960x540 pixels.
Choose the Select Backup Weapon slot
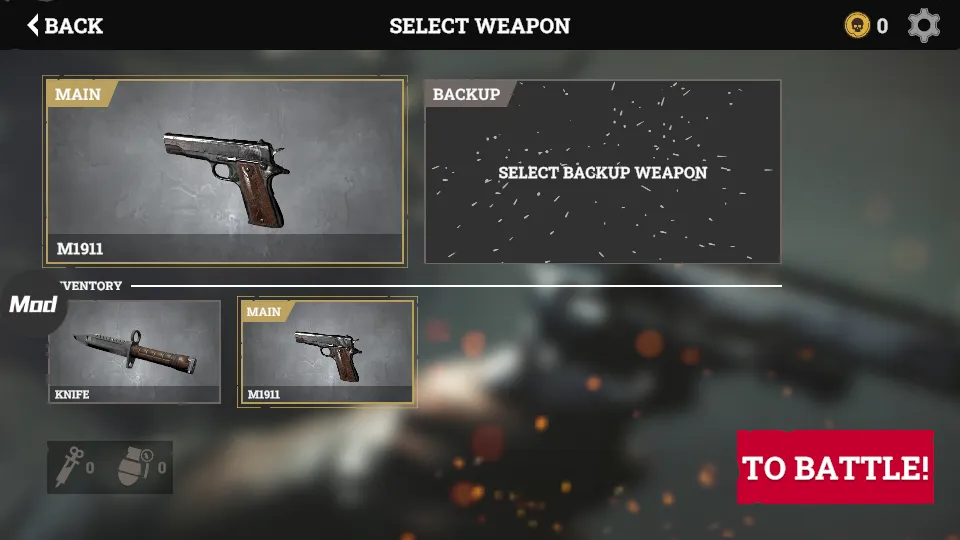click(602, 172)
